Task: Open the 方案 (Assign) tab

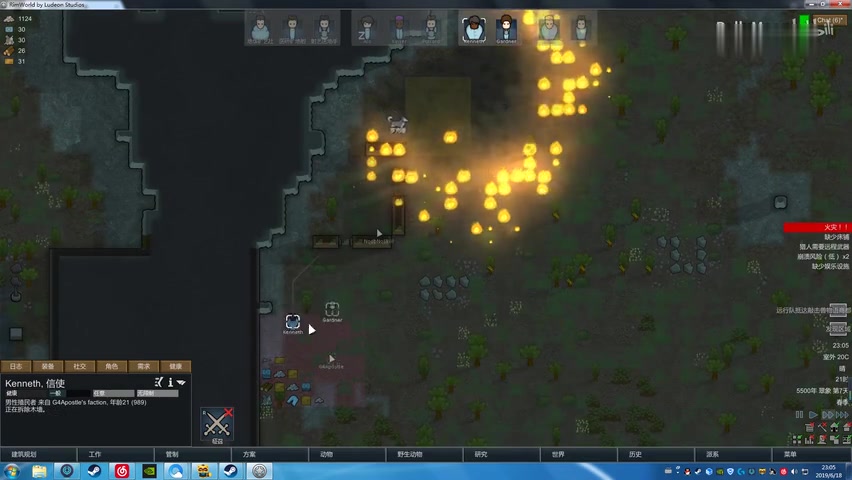Action: click(249, 454)
